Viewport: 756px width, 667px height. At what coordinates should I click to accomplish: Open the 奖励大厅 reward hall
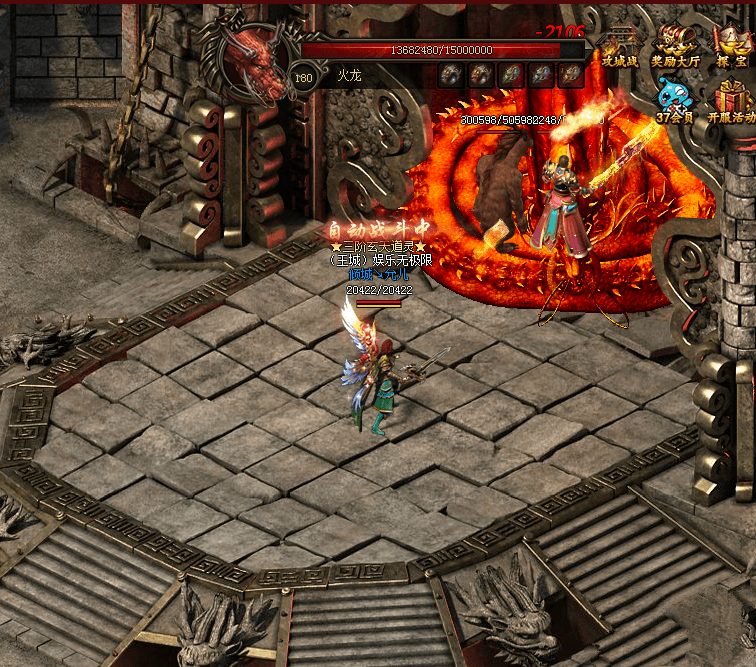pyautogui.click(x=677, y=46)
